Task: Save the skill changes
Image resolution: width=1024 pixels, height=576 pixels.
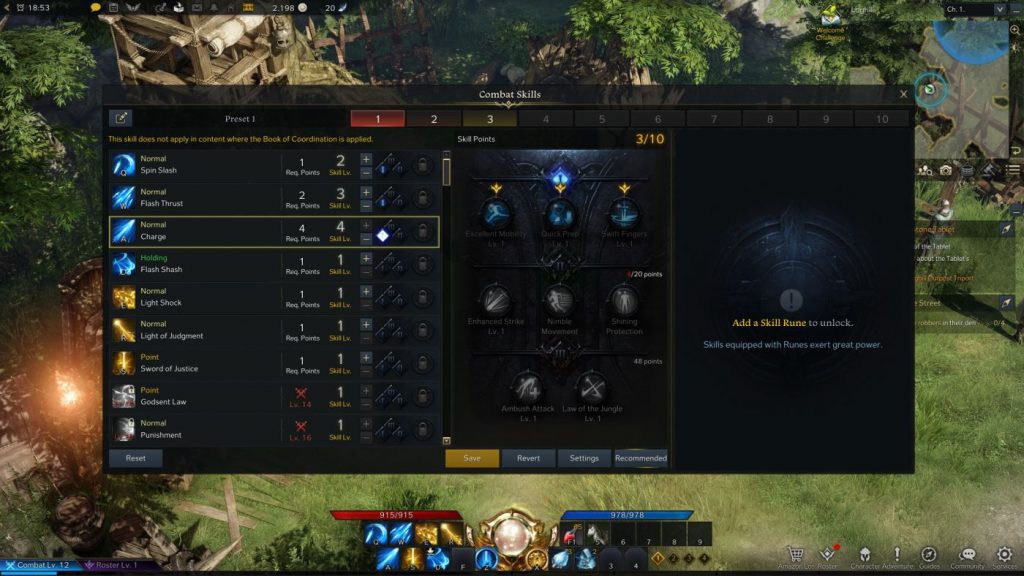Action: [472, 458]
